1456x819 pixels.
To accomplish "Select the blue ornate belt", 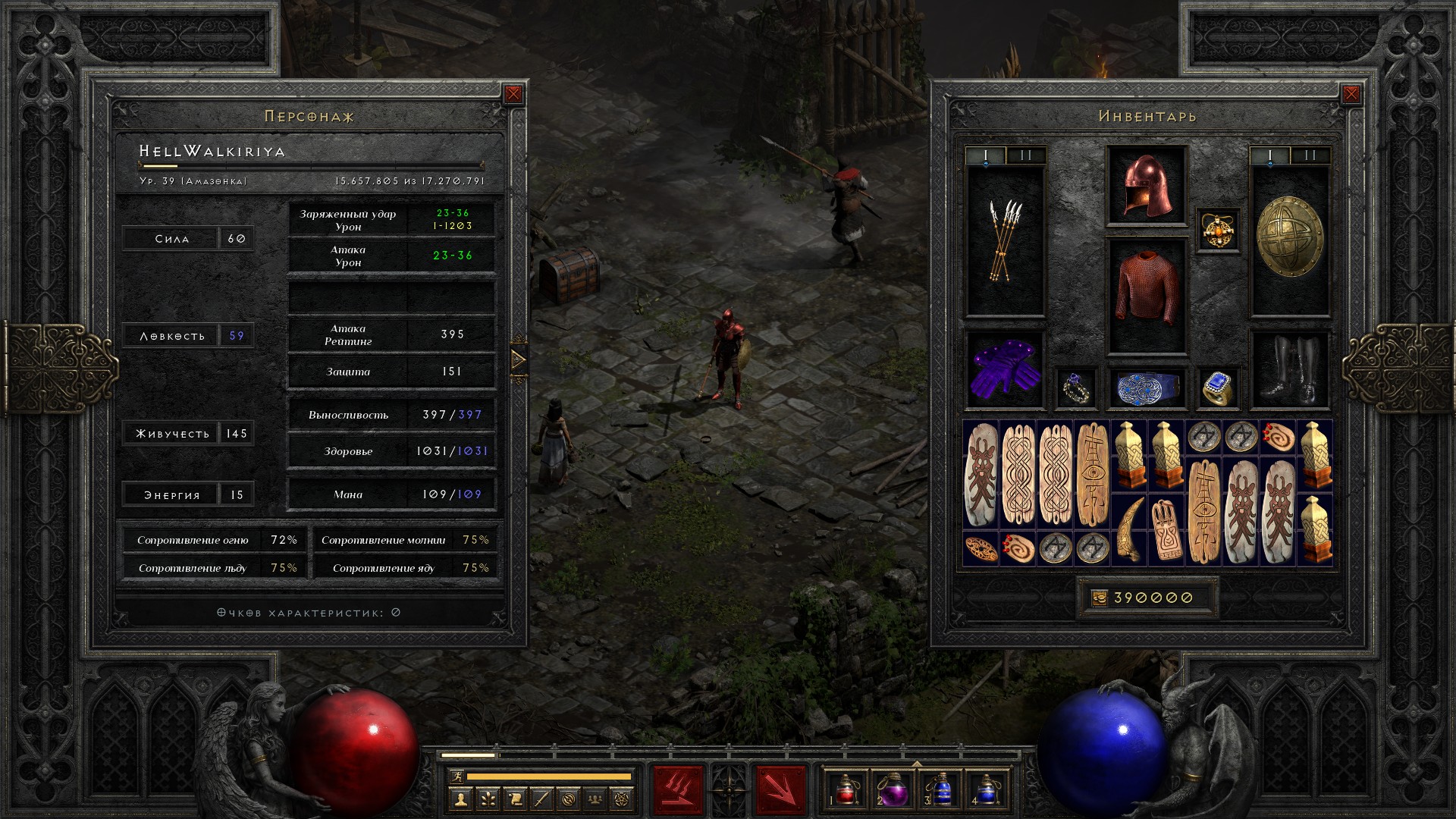I will pos(1146,388).
